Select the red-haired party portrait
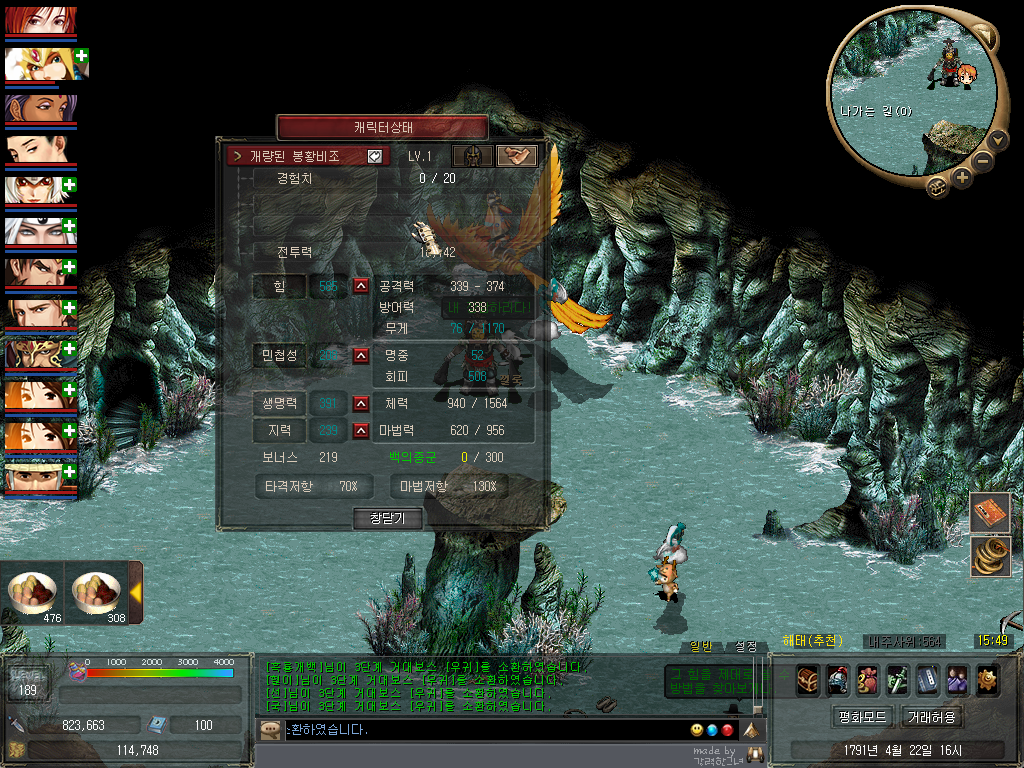 click(x=40, y=21)
